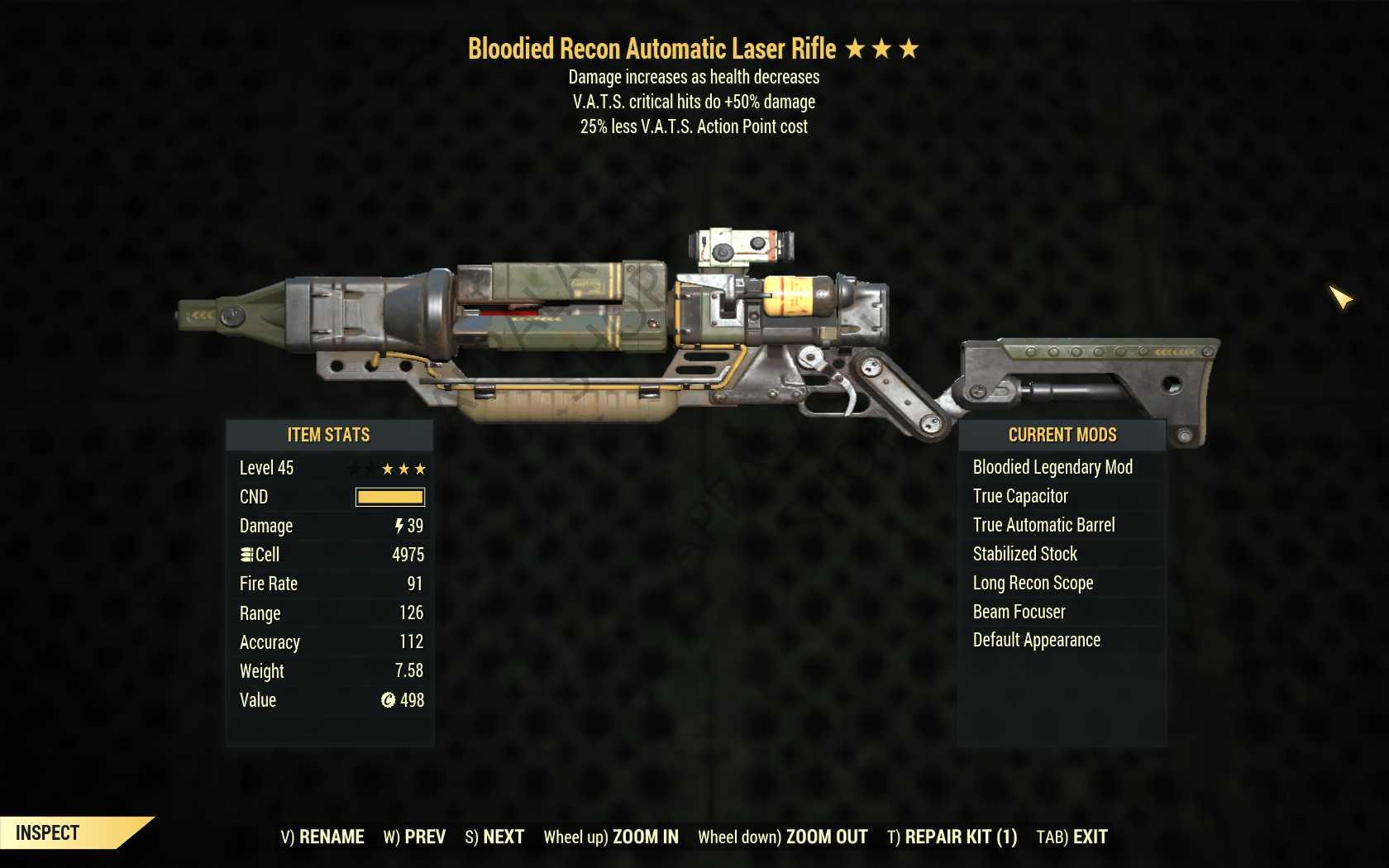Click the yellow CND condition bar
The image size is (1389, 868).
(x=389, y=497)
